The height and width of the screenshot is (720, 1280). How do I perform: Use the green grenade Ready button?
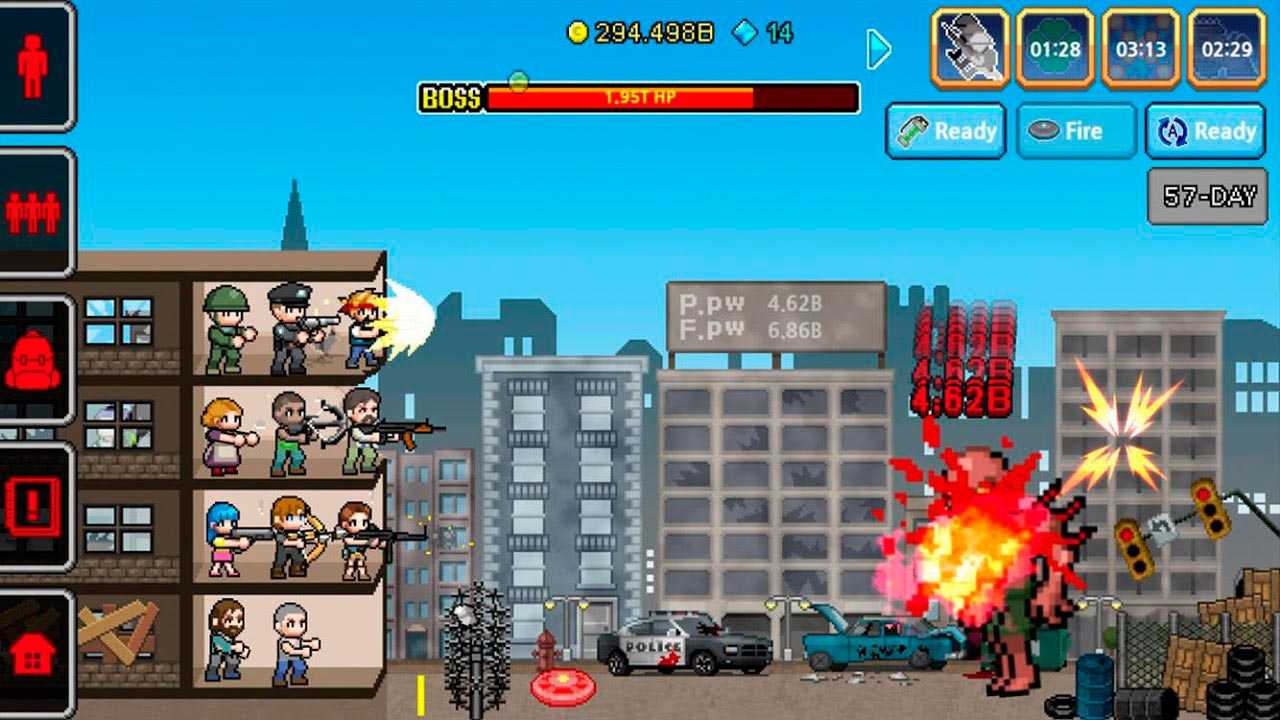coord(946,131)
